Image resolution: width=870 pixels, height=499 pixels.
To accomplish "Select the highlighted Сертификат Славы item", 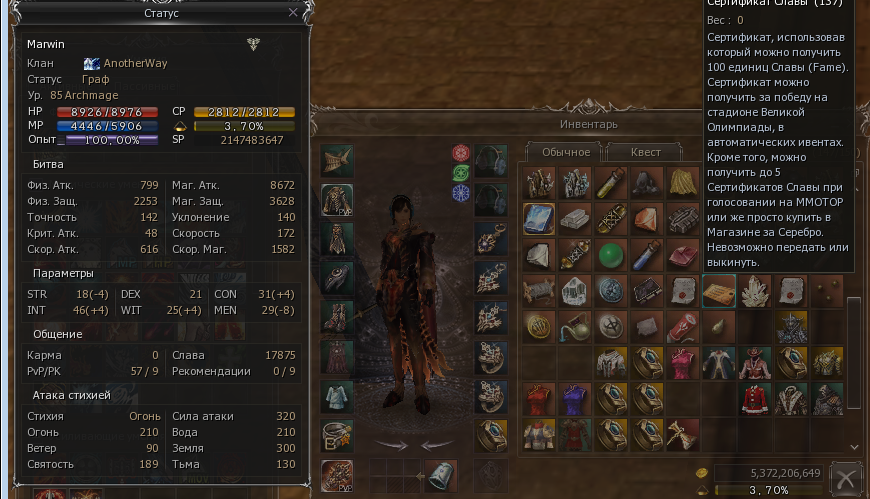I will [719, 290].
